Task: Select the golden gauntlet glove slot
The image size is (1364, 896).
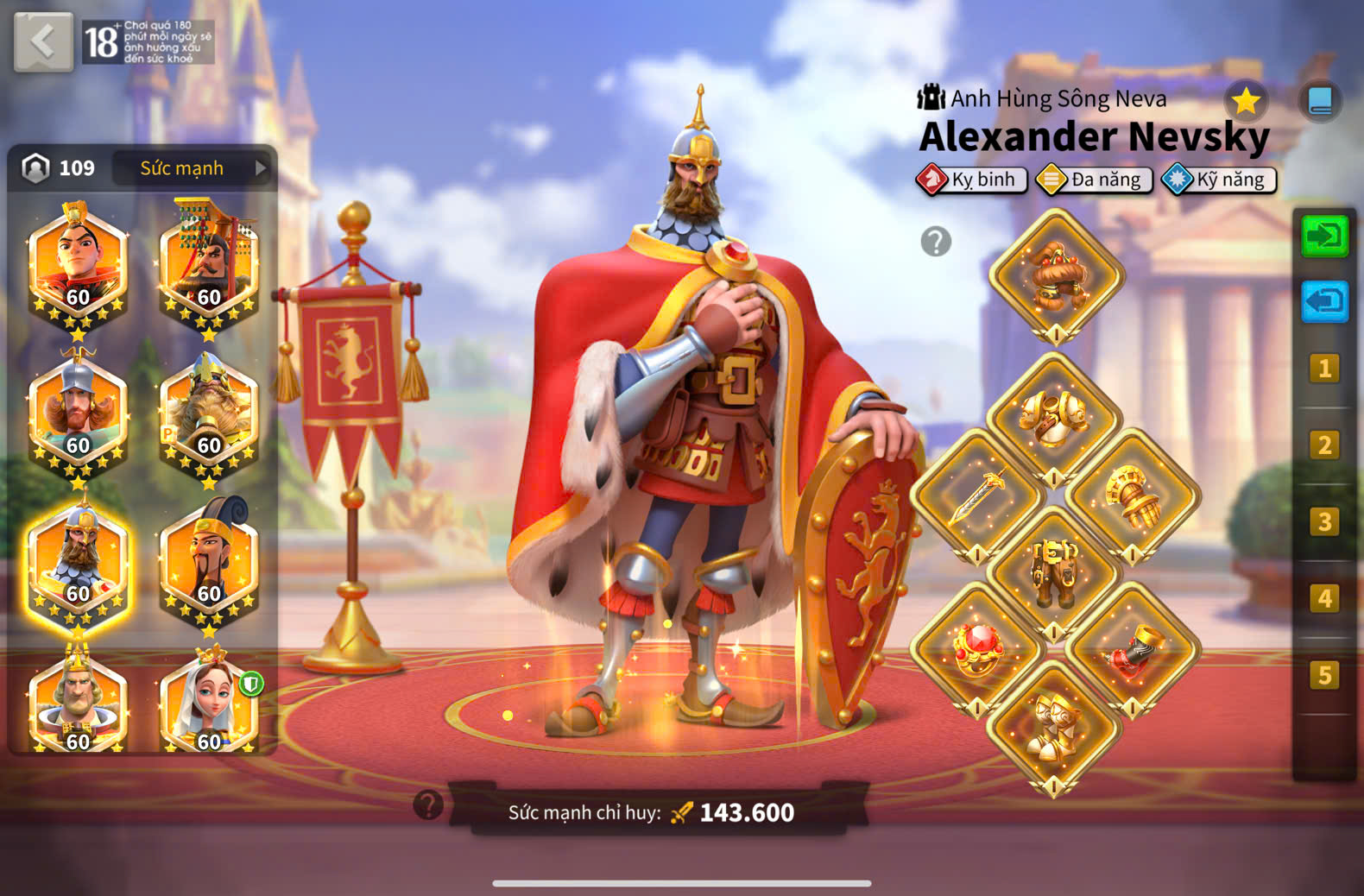Action: [1133, 496]
